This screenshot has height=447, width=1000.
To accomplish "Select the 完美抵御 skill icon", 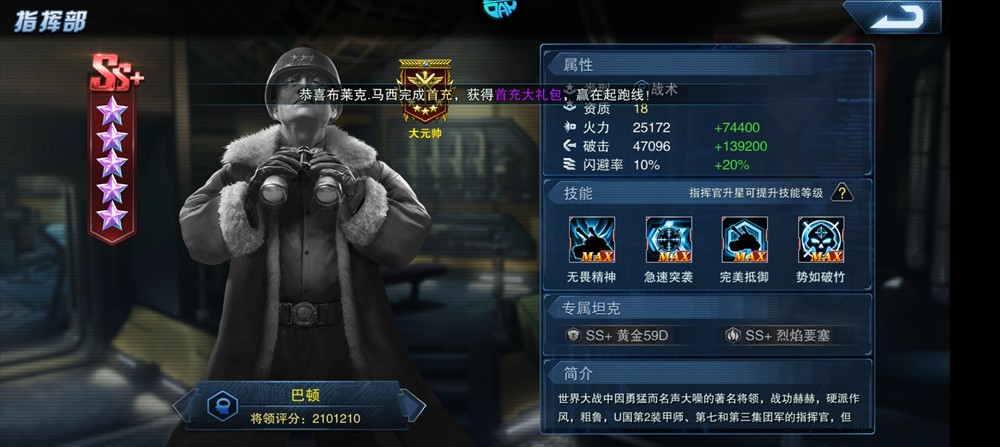I will (x=744, y=240).
